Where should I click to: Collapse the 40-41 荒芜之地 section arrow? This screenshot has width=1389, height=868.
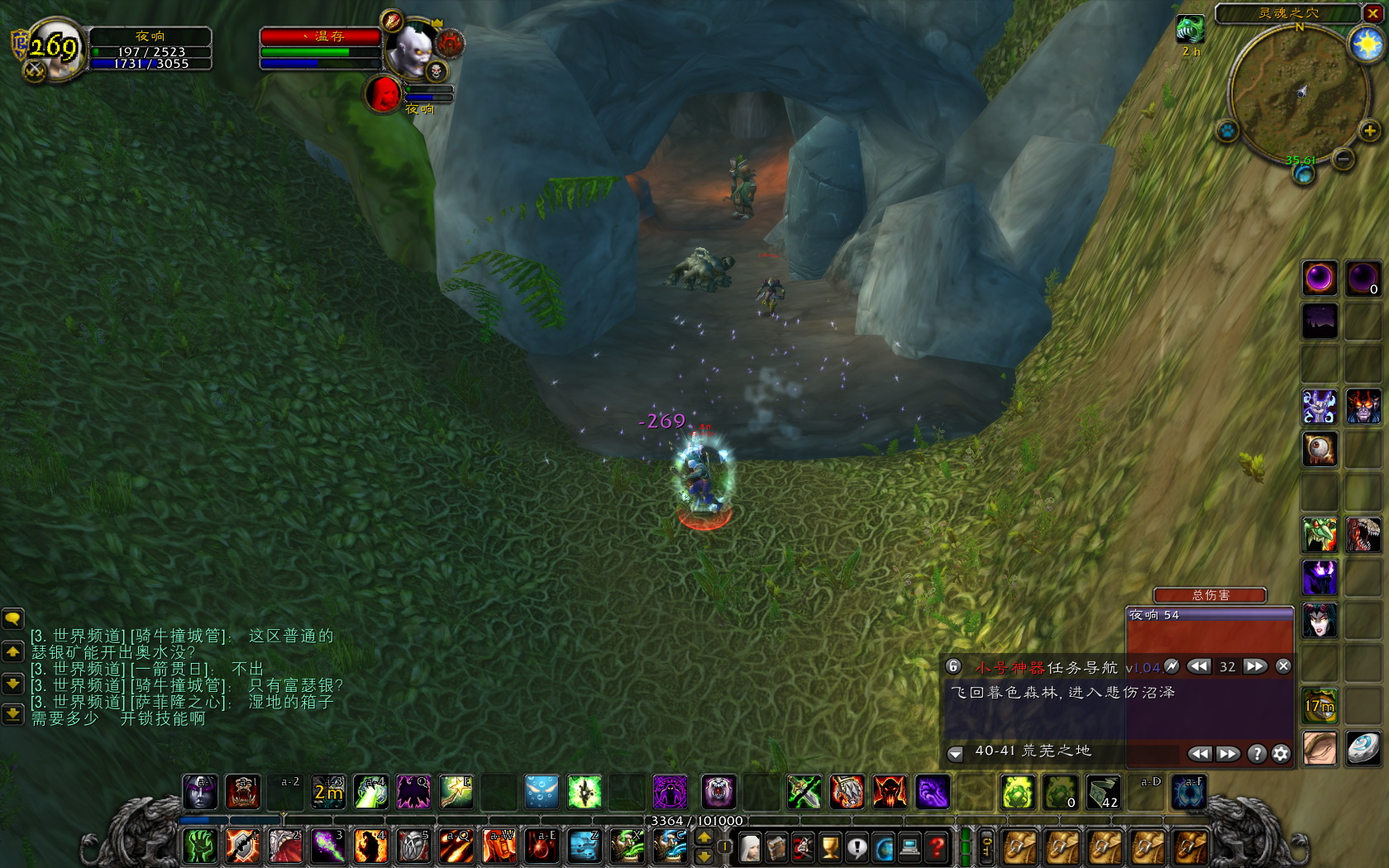pyautogui.click(x=955, y=753)
